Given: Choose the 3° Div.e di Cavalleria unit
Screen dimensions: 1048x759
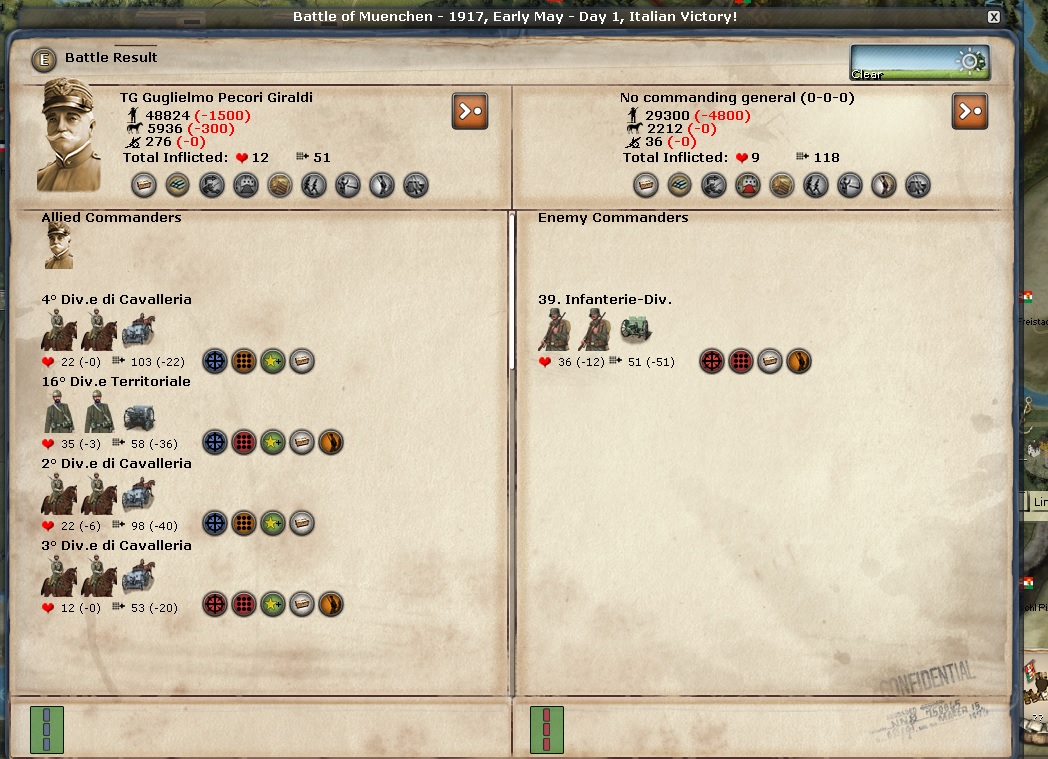Looking at the screenshot, I should point(116,545).
